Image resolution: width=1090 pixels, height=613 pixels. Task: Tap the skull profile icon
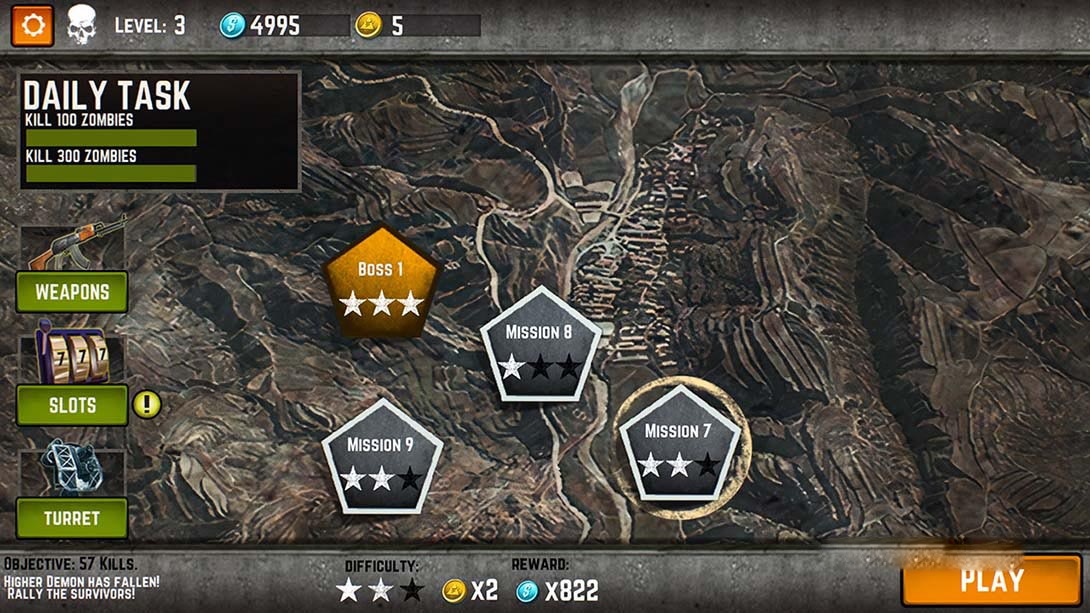81,25
